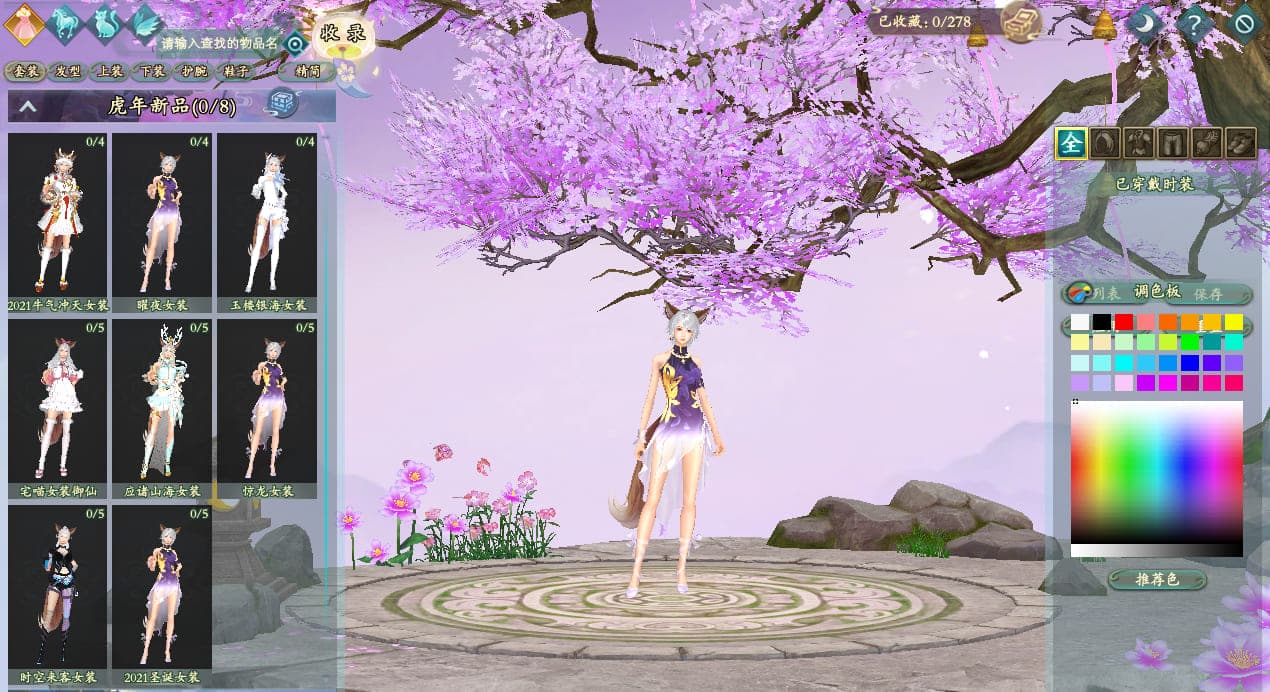Pick the red color swatch

click(1124, 322)
